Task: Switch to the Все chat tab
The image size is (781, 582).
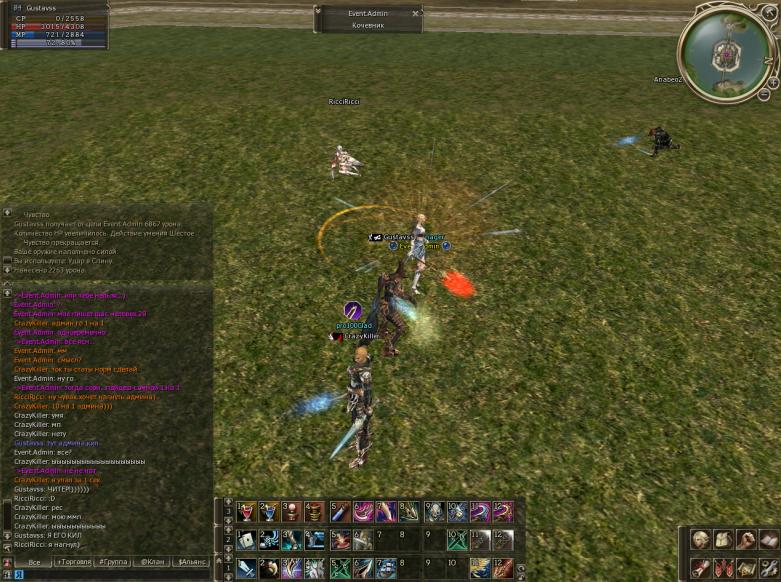Action: [33, 563]
